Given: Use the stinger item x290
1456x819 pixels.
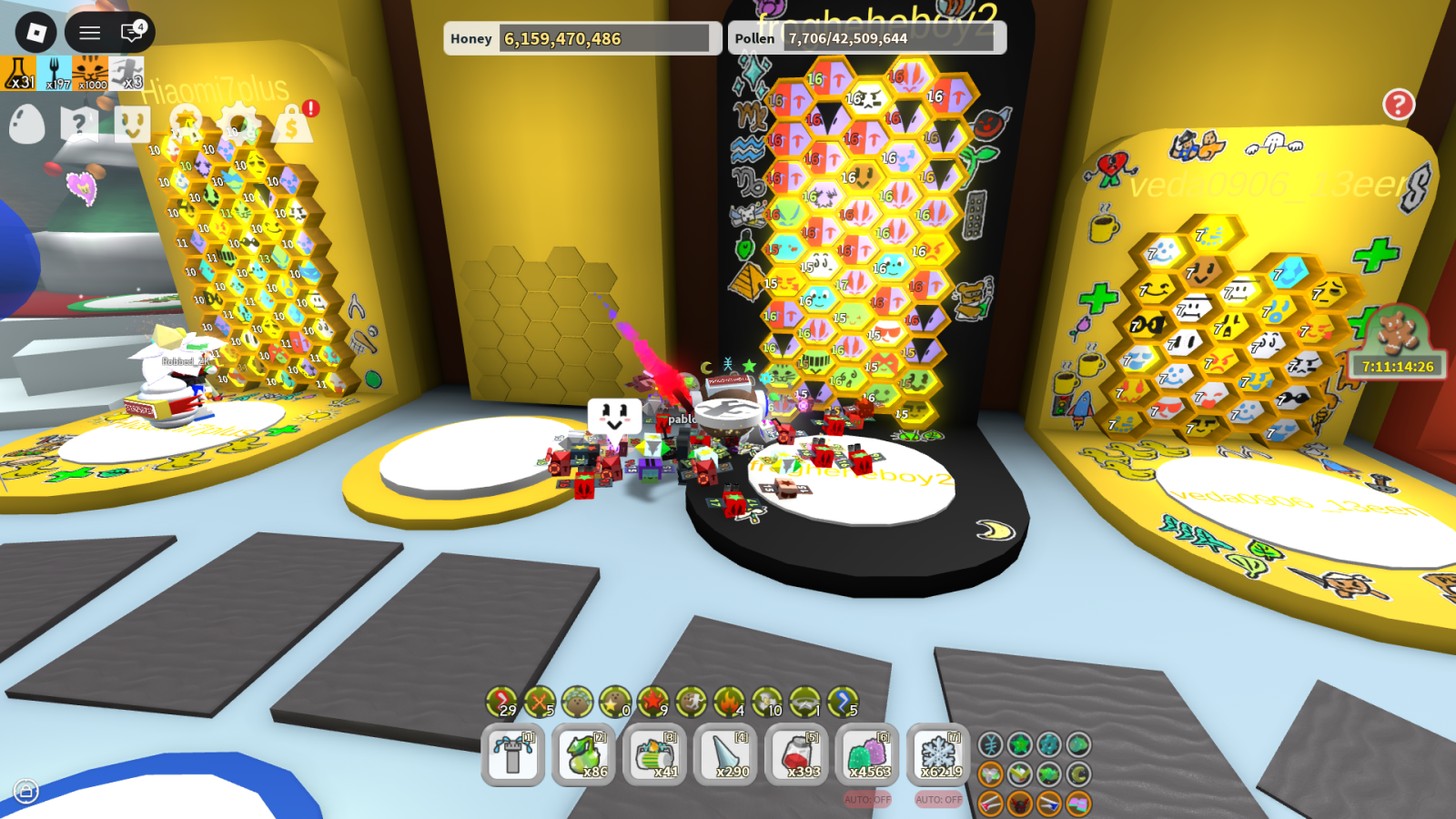Looking at the screenshot, I should click(x=726, y=754).
